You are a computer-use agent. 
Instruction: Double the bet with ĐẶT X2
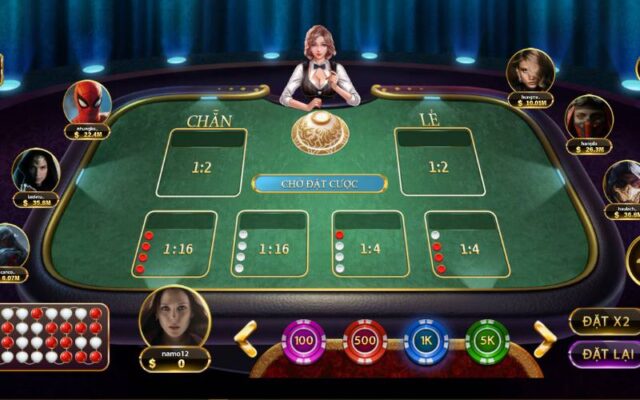[x=604, y=322]
